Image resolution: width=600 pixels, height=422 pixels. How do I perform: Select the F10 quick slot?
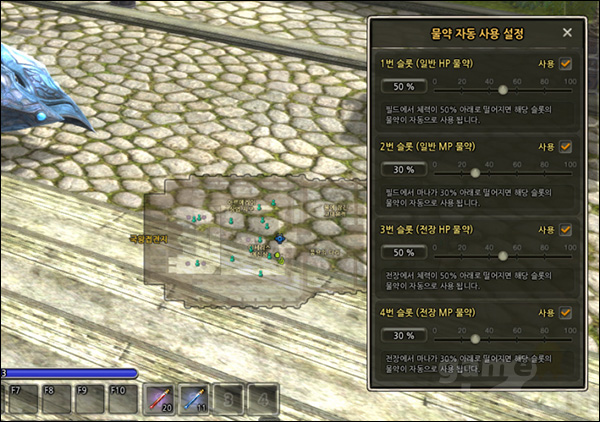[122, 400]
